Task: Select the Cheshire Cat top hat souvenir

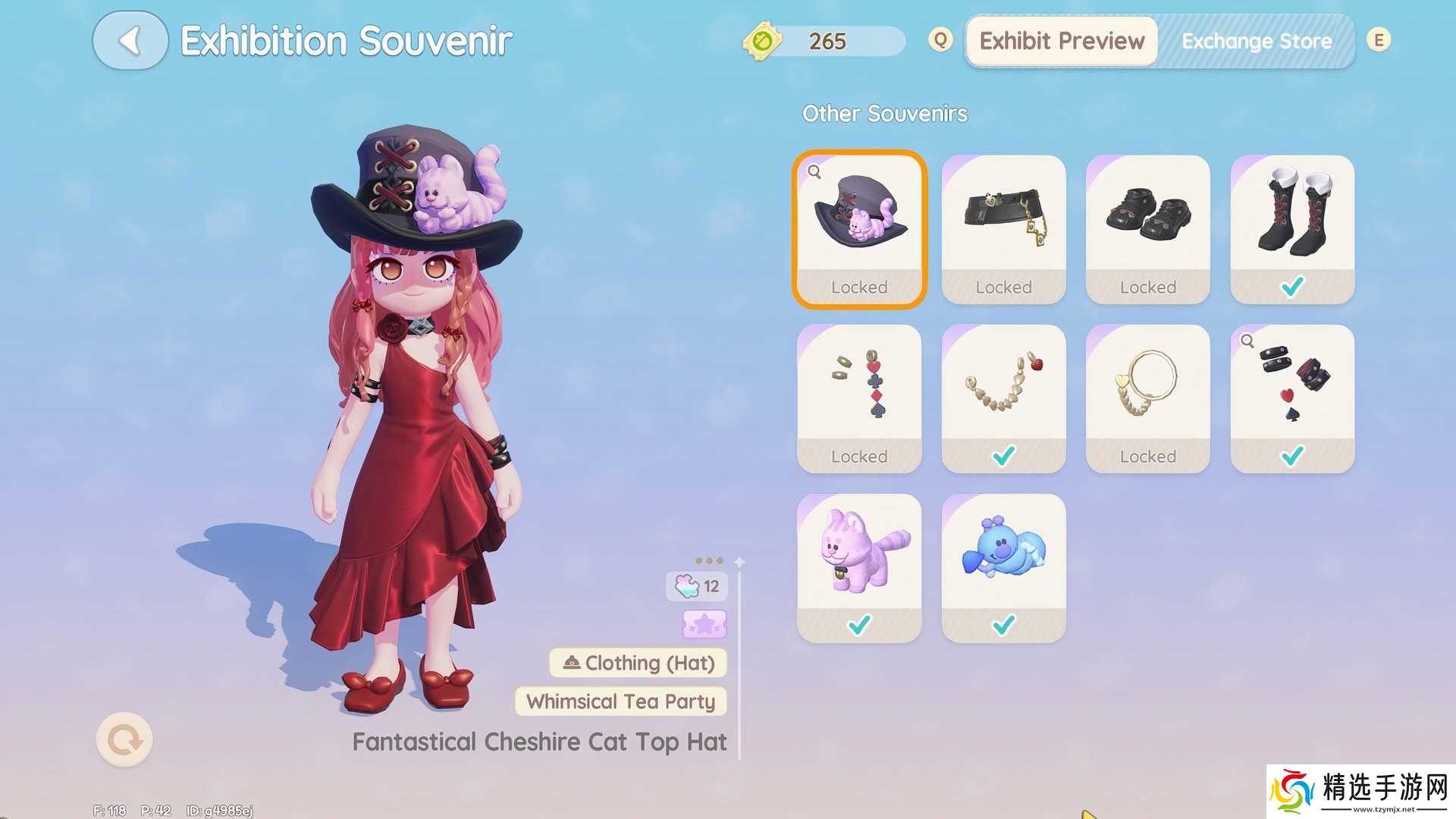Action: (859, 229)
